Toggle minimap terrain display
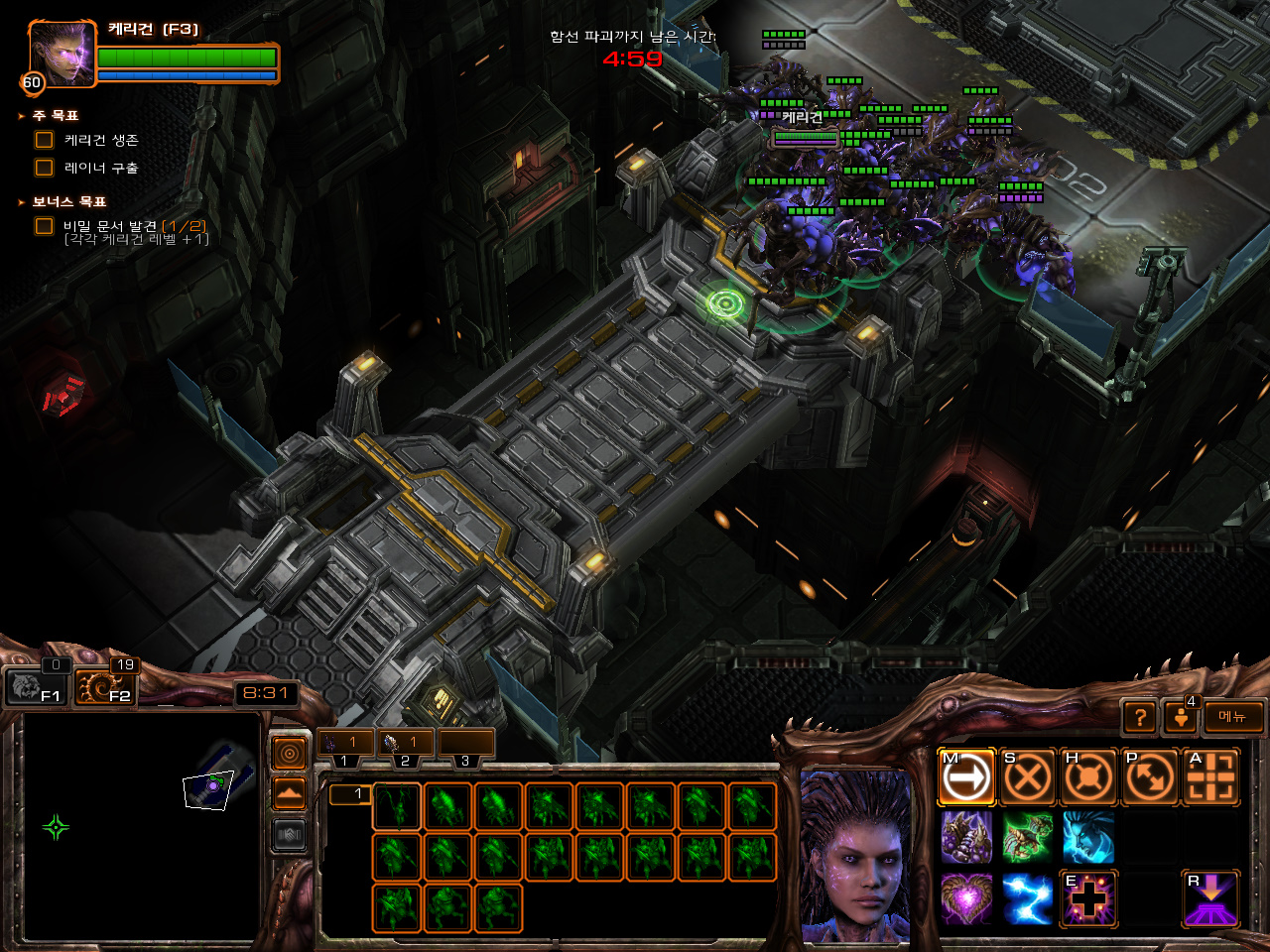This screenshot has width=1270, height=952. pos(290,794)
